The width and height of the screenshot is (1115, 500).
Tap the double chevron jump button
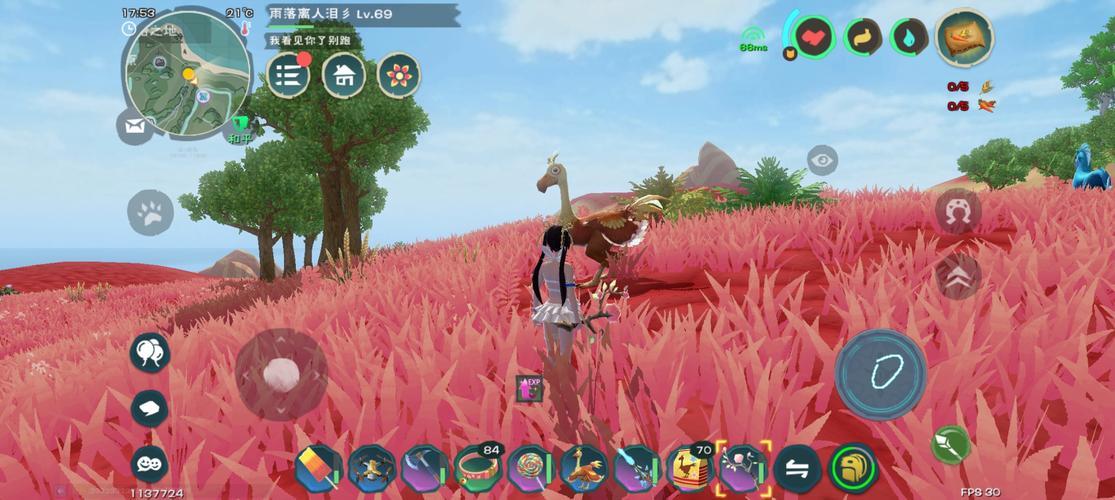pos(957,275)
